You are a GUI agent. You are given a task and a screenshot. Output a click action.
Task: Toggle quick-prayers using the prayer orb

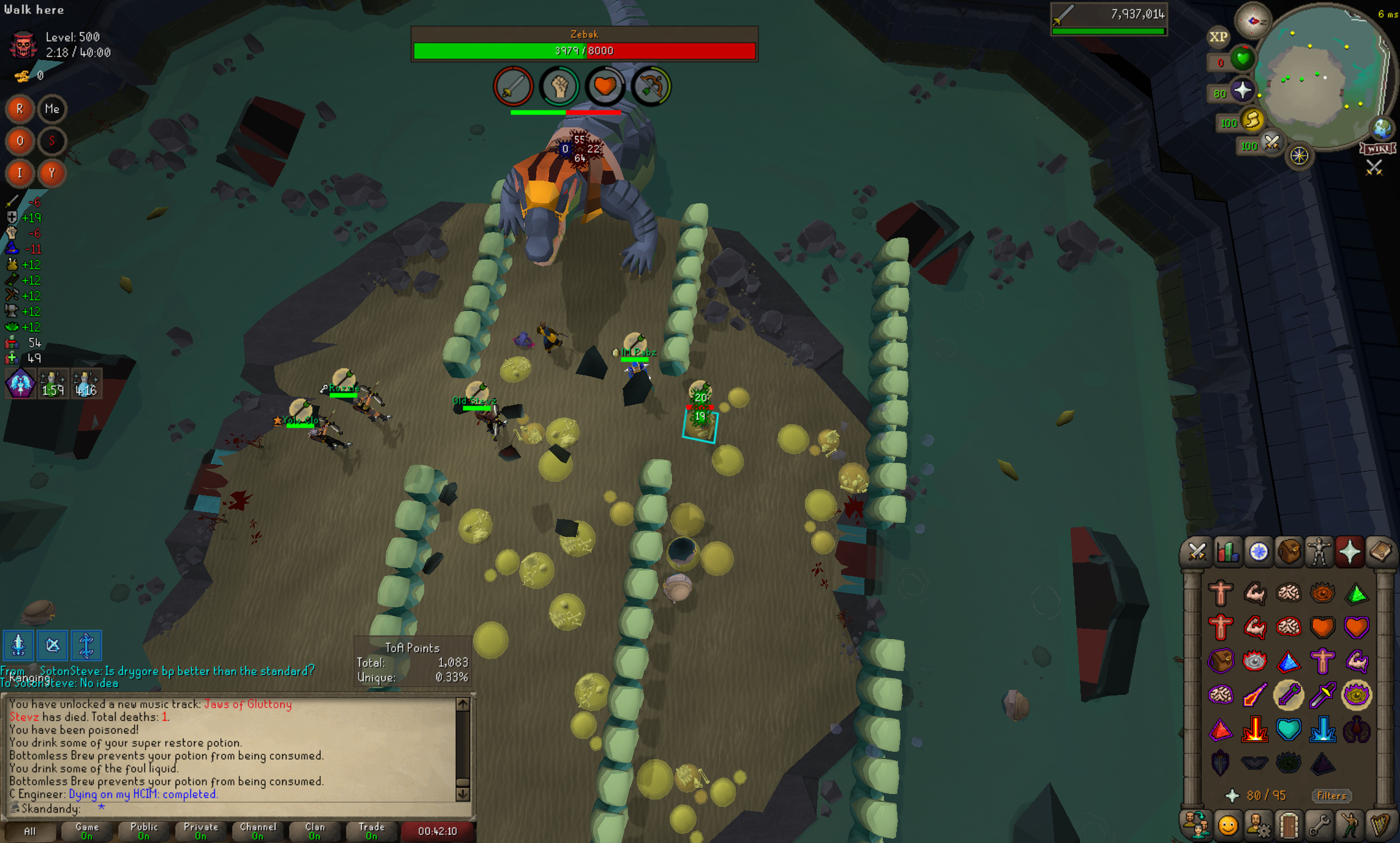coord(1242,91)
